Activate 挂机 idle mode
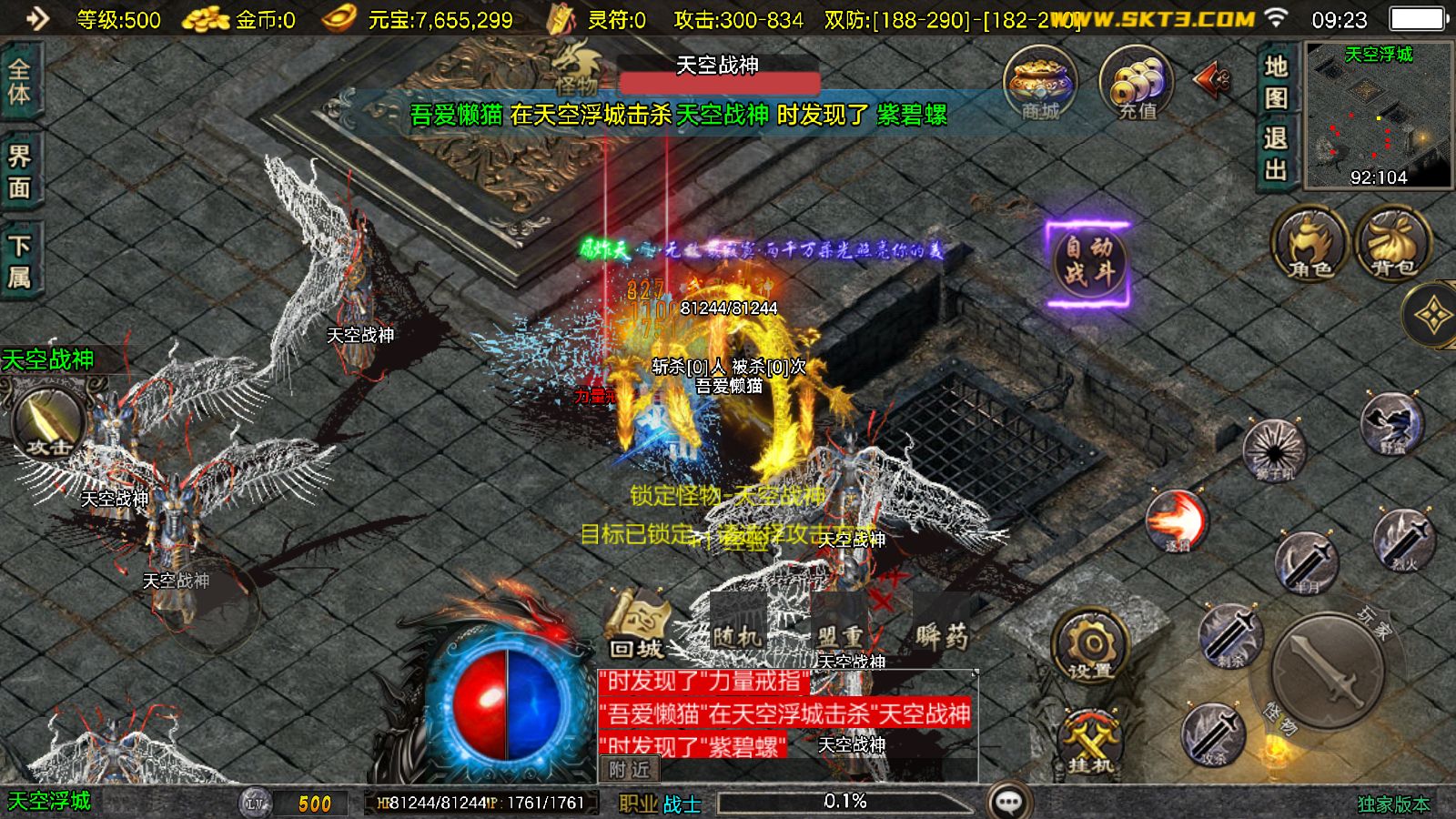The height and width of the screenshot is (819, 1456). pos(1090,742)
